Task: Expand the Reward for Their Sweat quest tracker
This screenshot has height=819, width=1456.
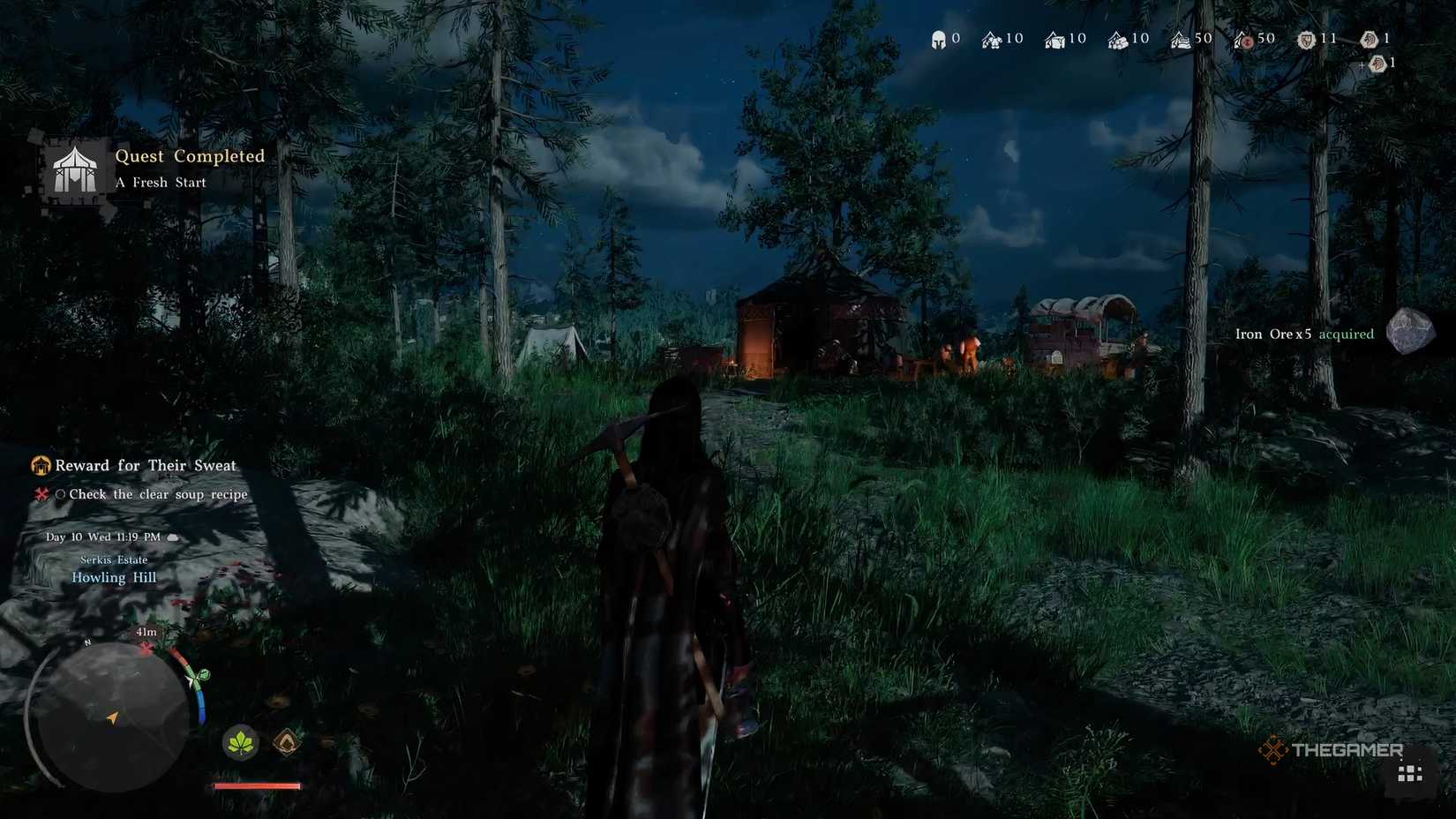Action: tap(144, 465)
